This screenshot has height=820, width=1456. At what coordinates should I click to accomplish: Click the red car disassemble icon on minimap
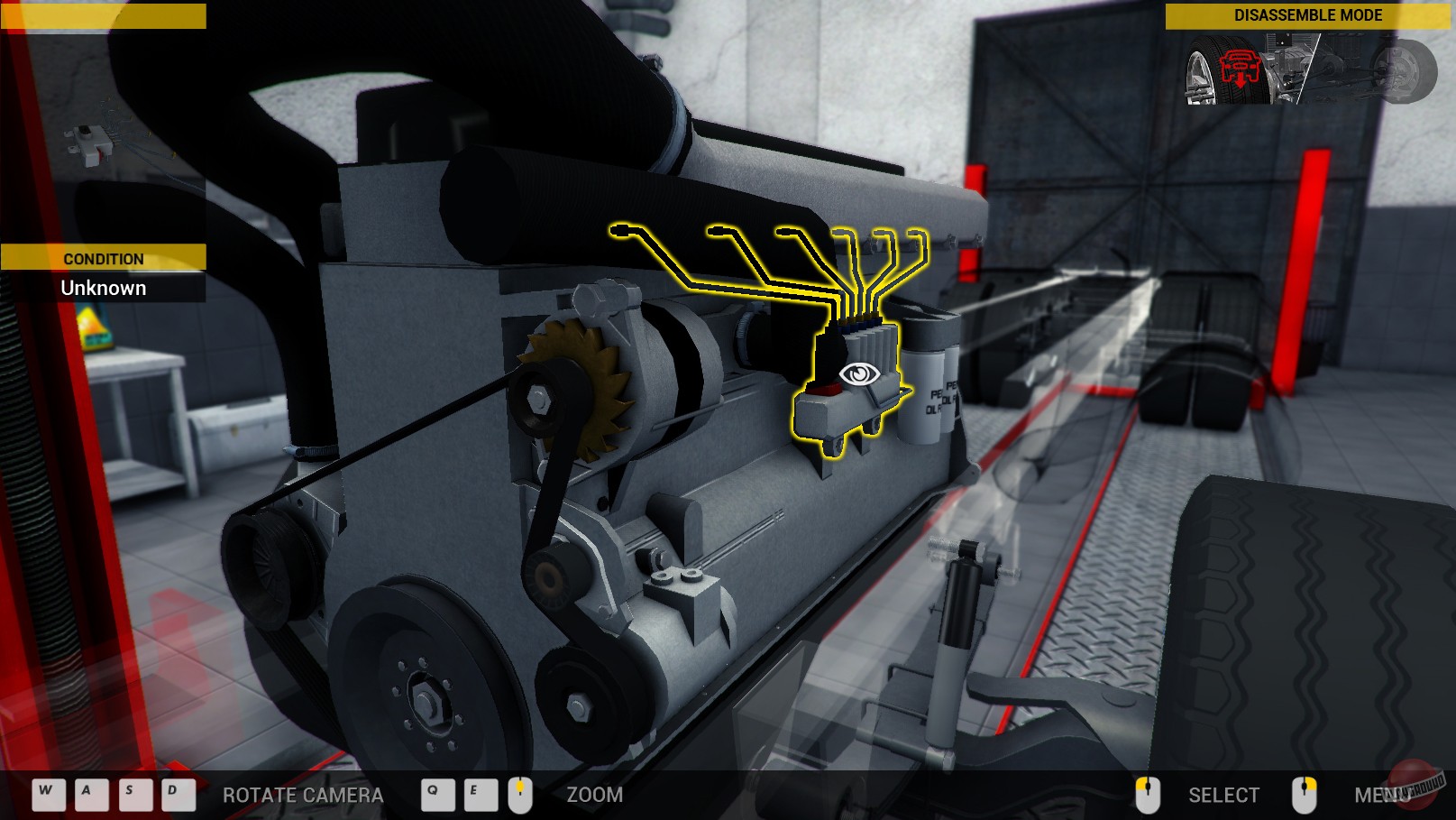click(1240, 69)
